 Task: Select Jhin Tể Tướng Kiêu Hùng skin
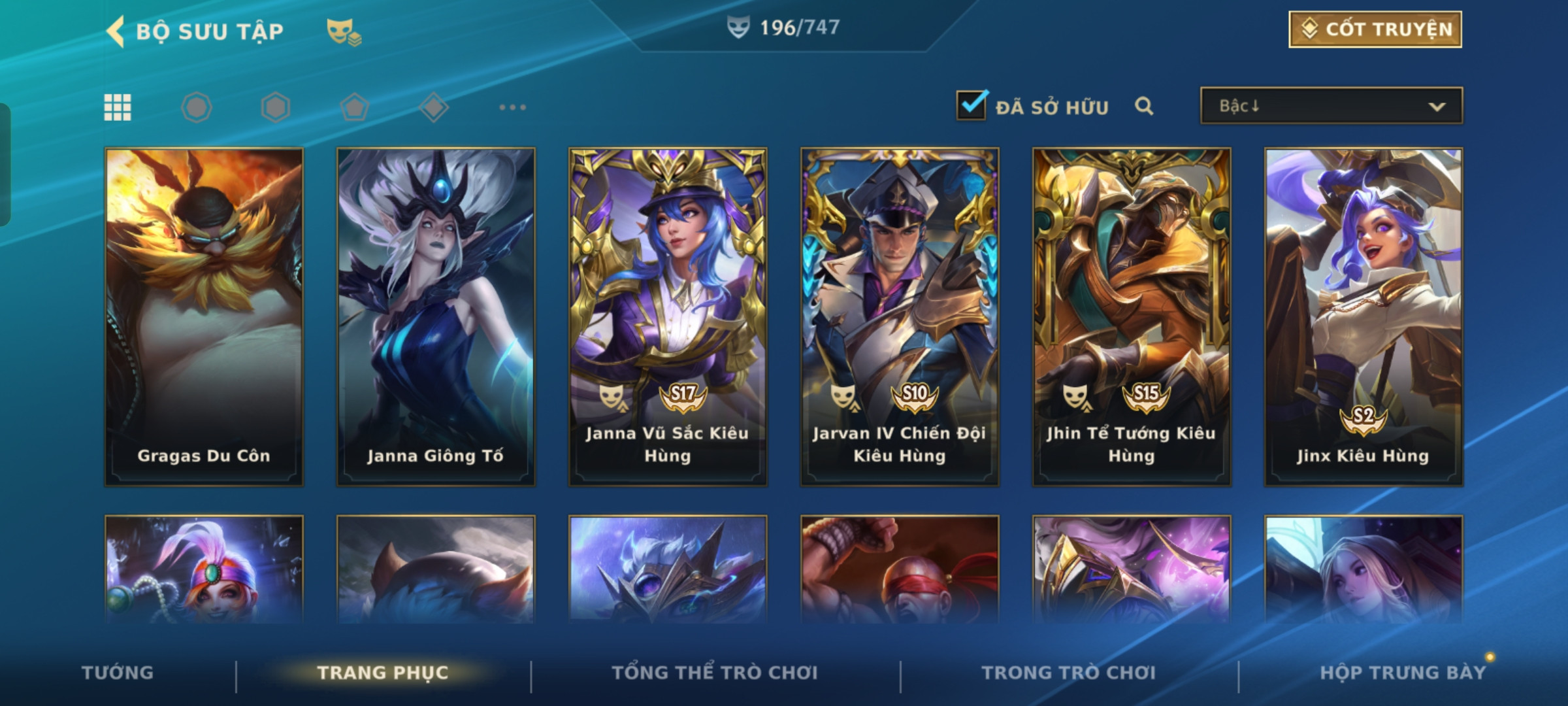(1132, 317)
